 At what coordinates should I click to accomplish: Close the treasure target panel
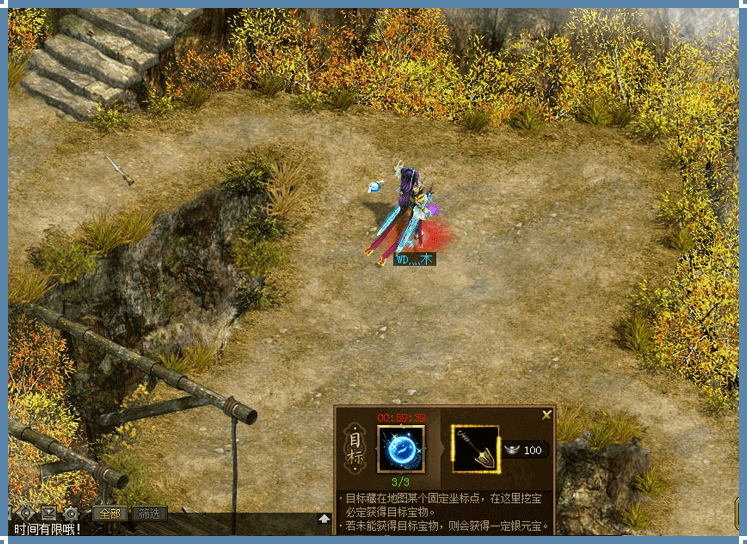(x=546, y=414)
